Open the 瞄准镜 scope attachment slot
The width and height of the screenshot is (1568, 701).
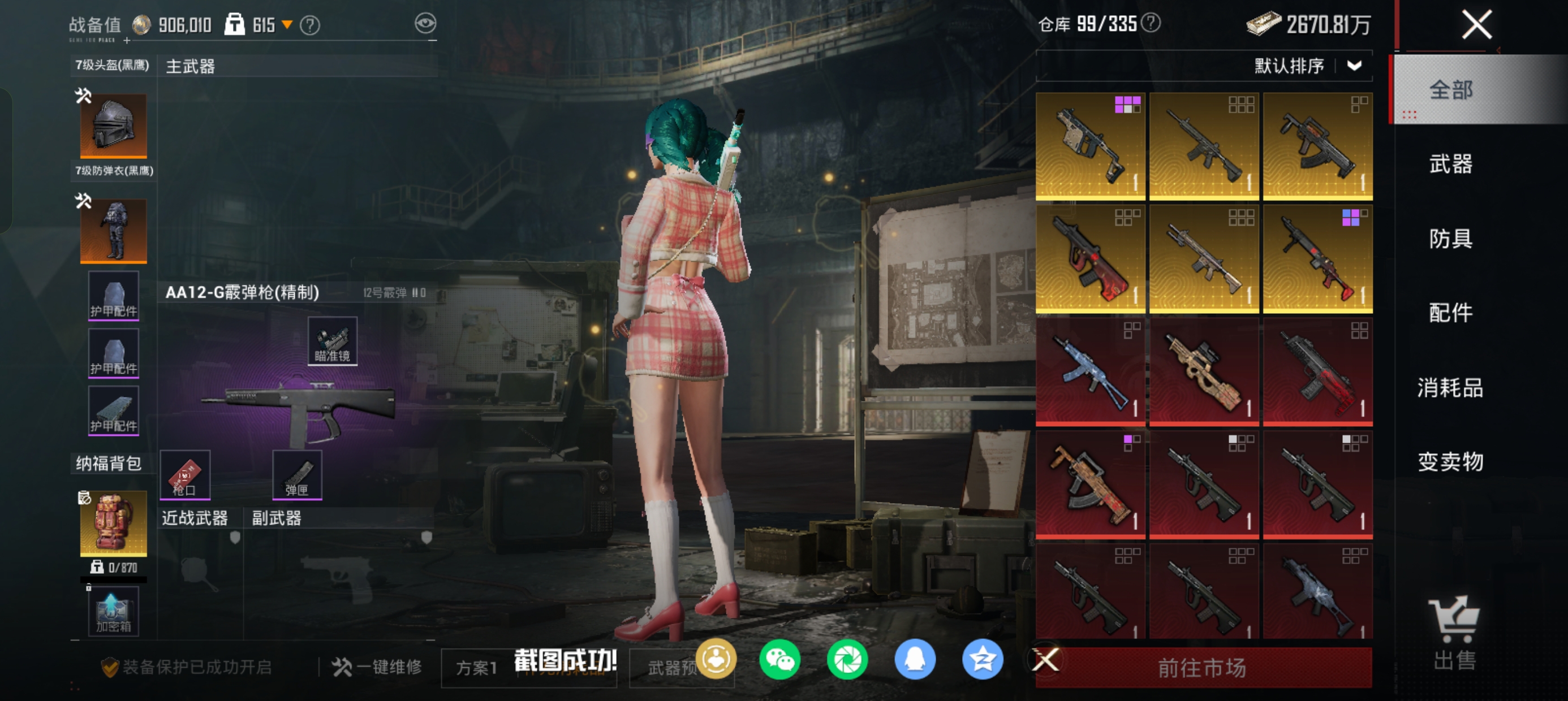point(333,341)
